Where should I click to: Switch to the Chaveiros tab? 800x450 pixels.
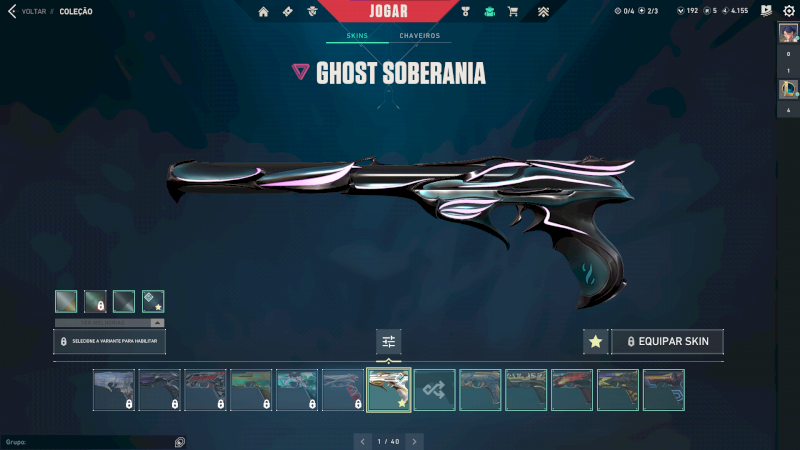(419, 36)
